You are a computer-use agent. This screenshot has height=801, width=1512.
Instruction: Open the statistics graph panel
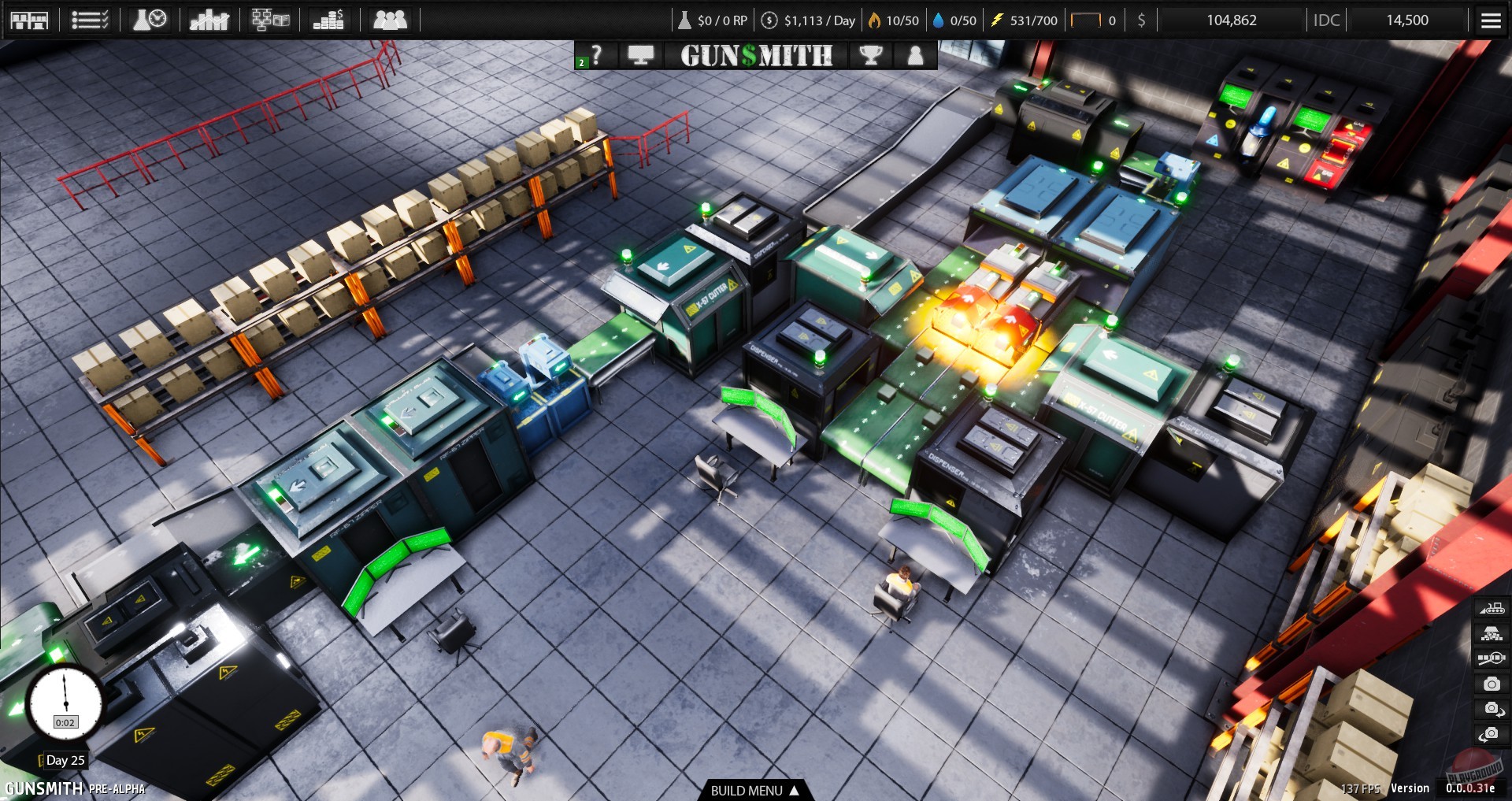[x=209, y=20]
